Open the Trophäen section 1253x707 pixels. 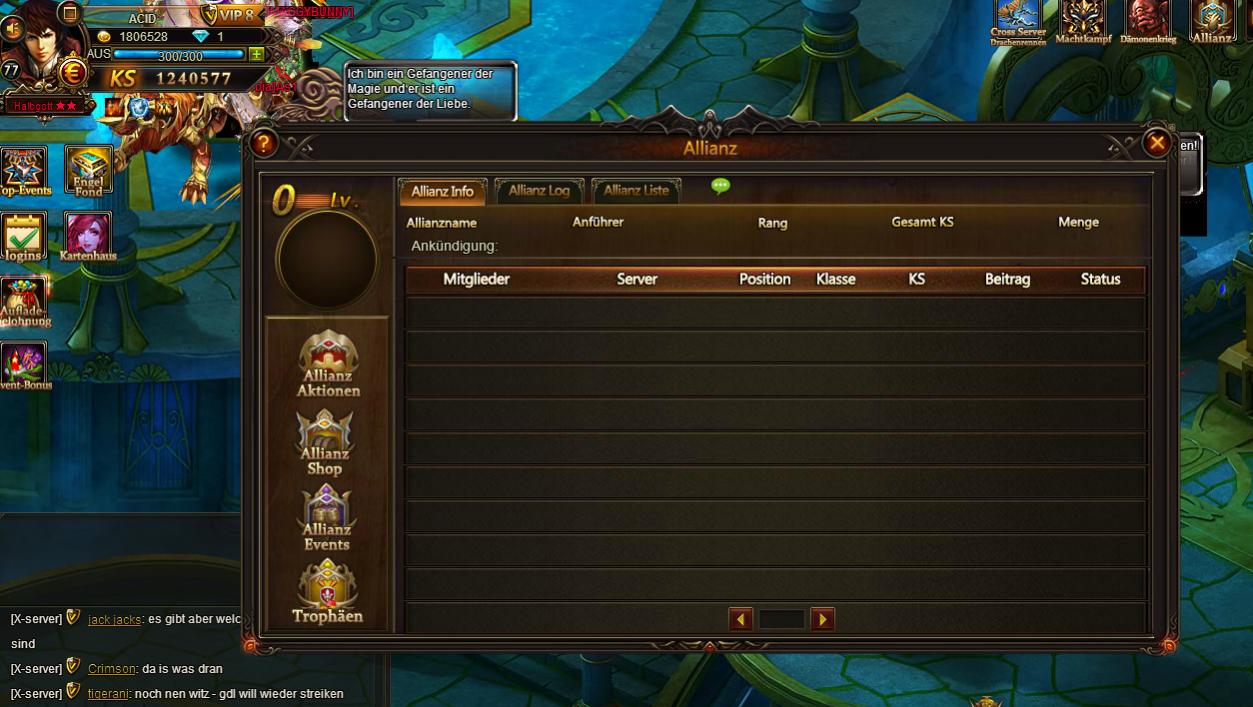pyautogui.click(x=327, y=591)
